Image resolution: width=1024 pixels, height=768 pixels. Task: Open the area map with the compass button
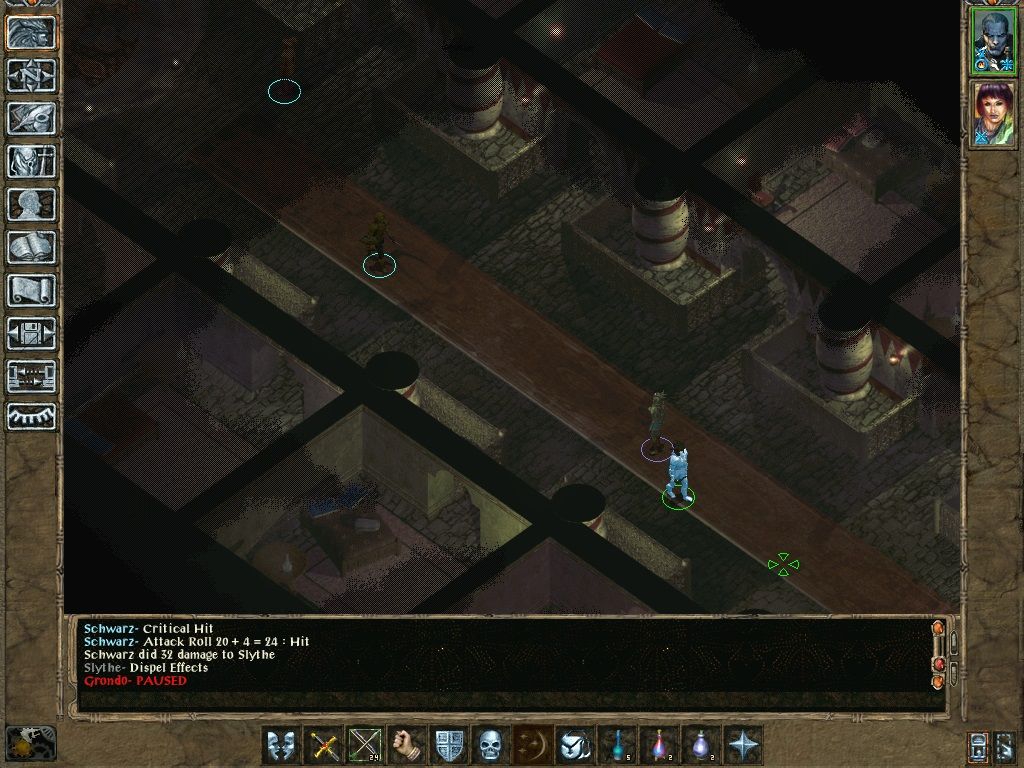[31, 76]
